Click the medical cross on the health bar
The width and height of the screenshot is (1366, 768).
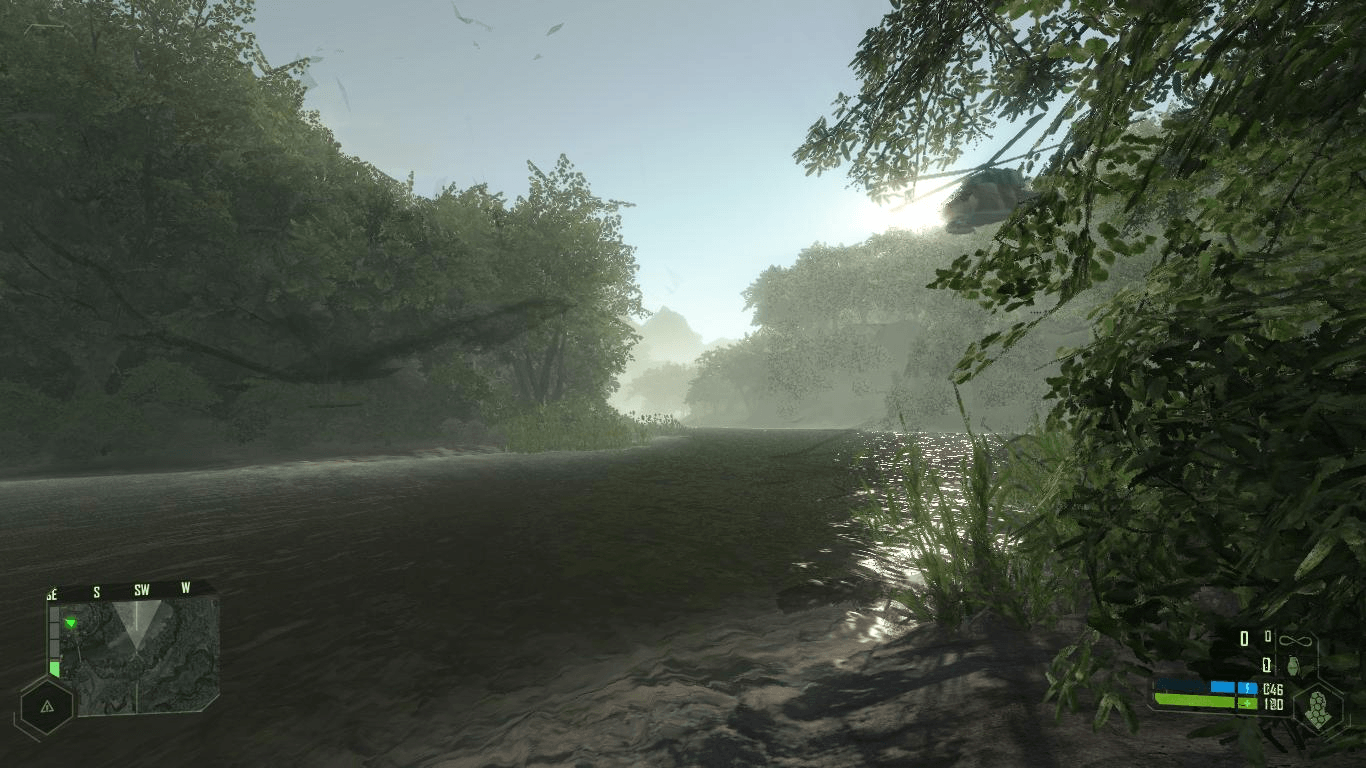1248,702
